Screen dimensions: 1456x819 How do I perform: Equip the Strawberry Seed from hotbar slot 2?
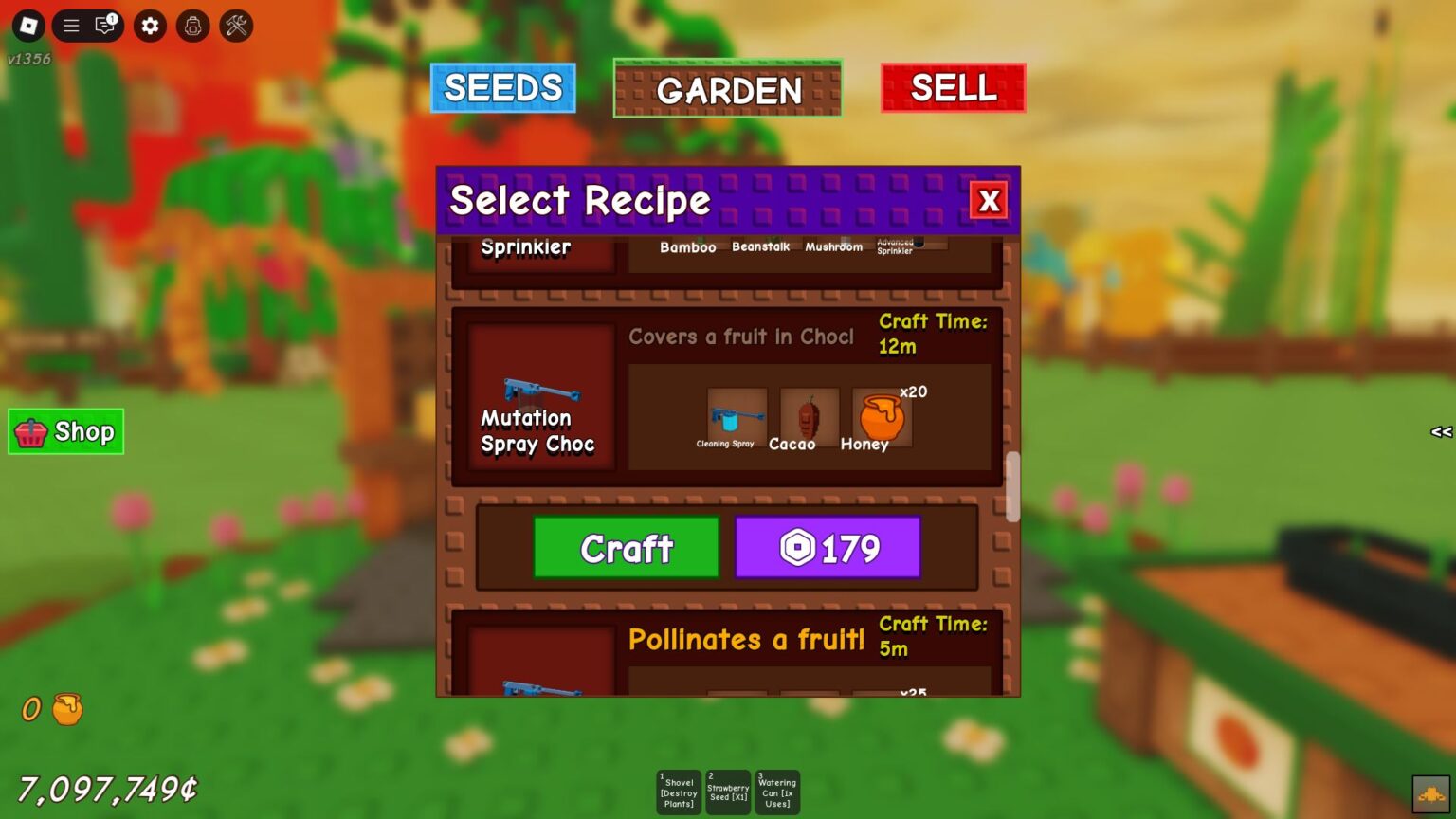tap(728, 792)
